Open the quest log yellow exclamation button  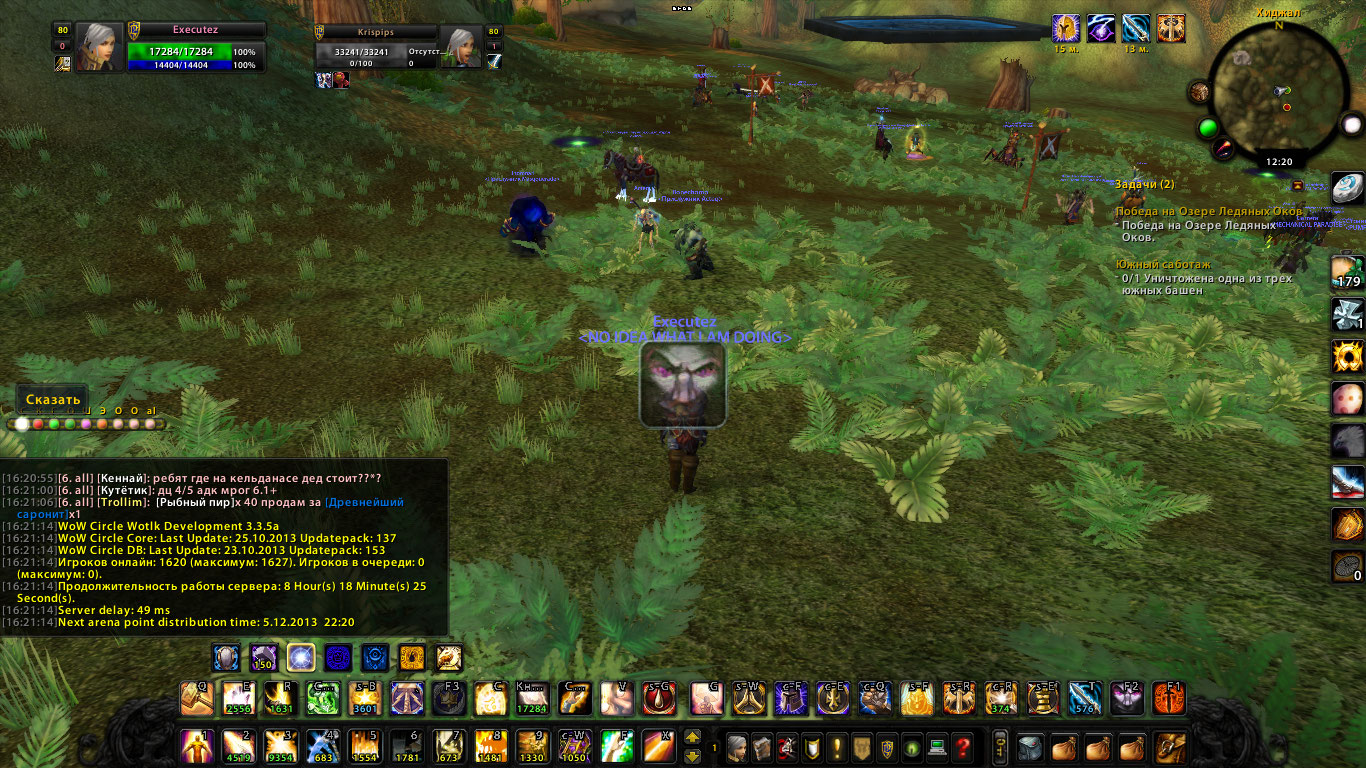pyautogui.click(x=836, y=747)
